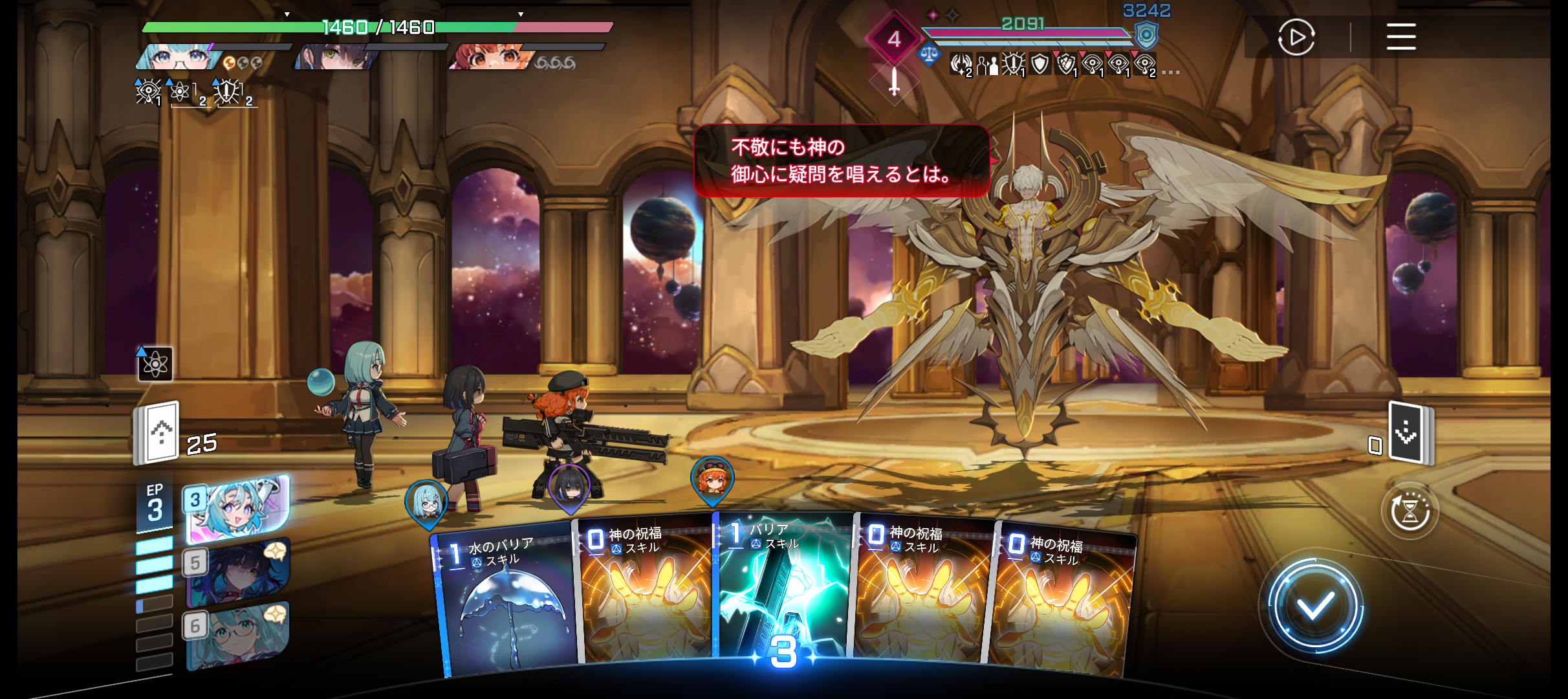Inspect the enemy scales icon

[x=929, y=54]
